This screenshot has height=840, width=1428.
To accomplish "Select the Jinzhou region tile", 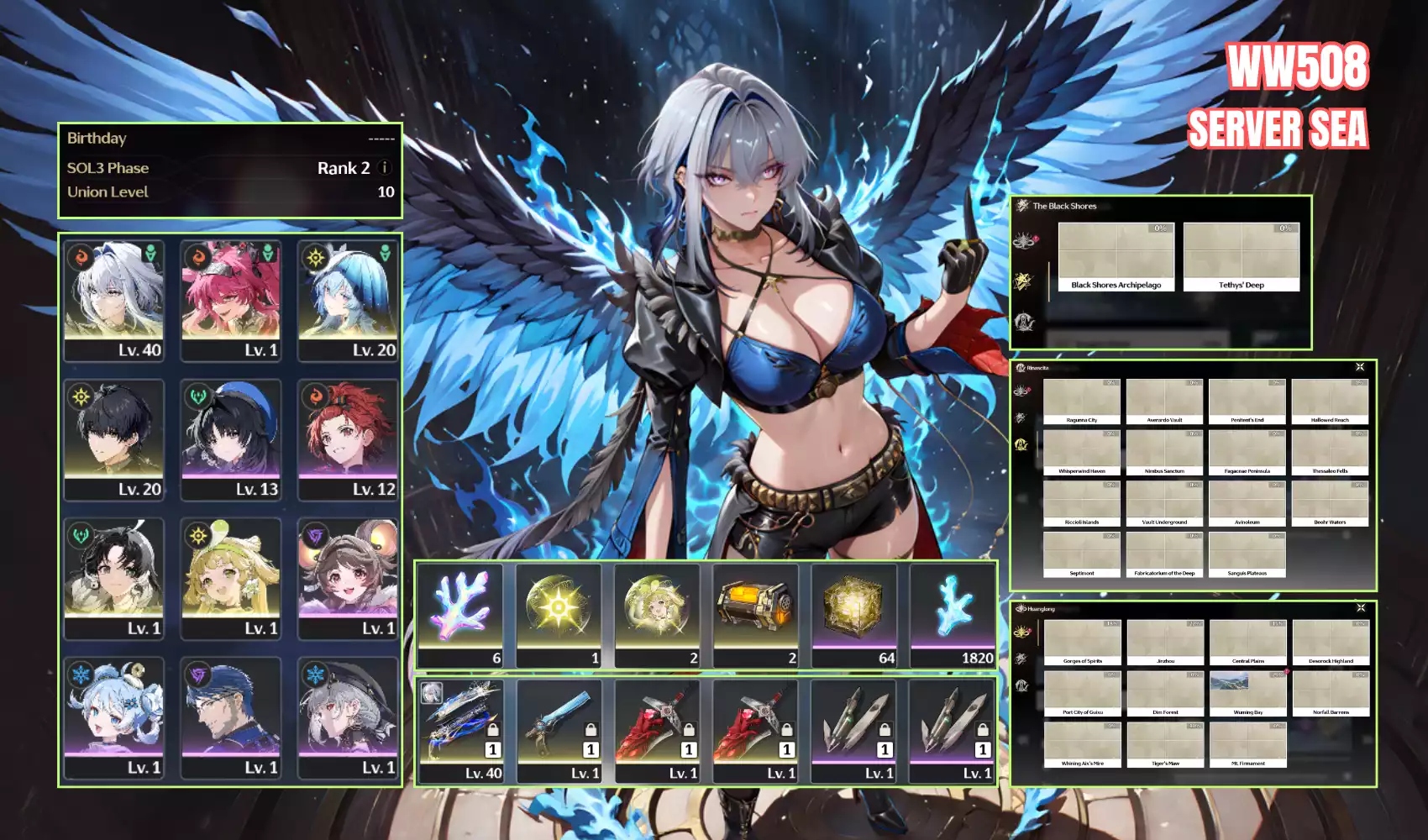I will pyautogui.click(x=1165, y=643).
